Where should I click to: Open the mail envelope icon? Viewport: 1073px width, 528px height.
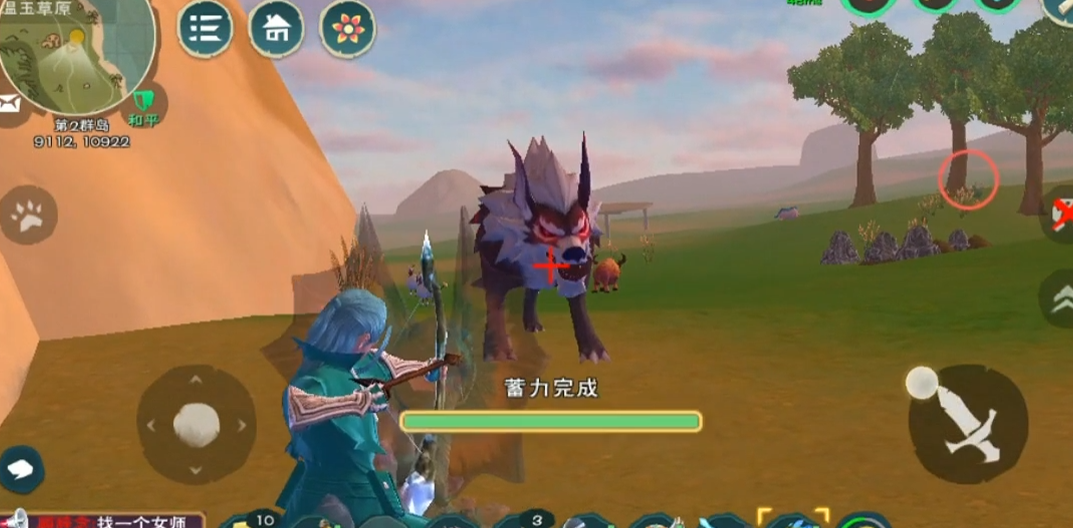(10, 103)
